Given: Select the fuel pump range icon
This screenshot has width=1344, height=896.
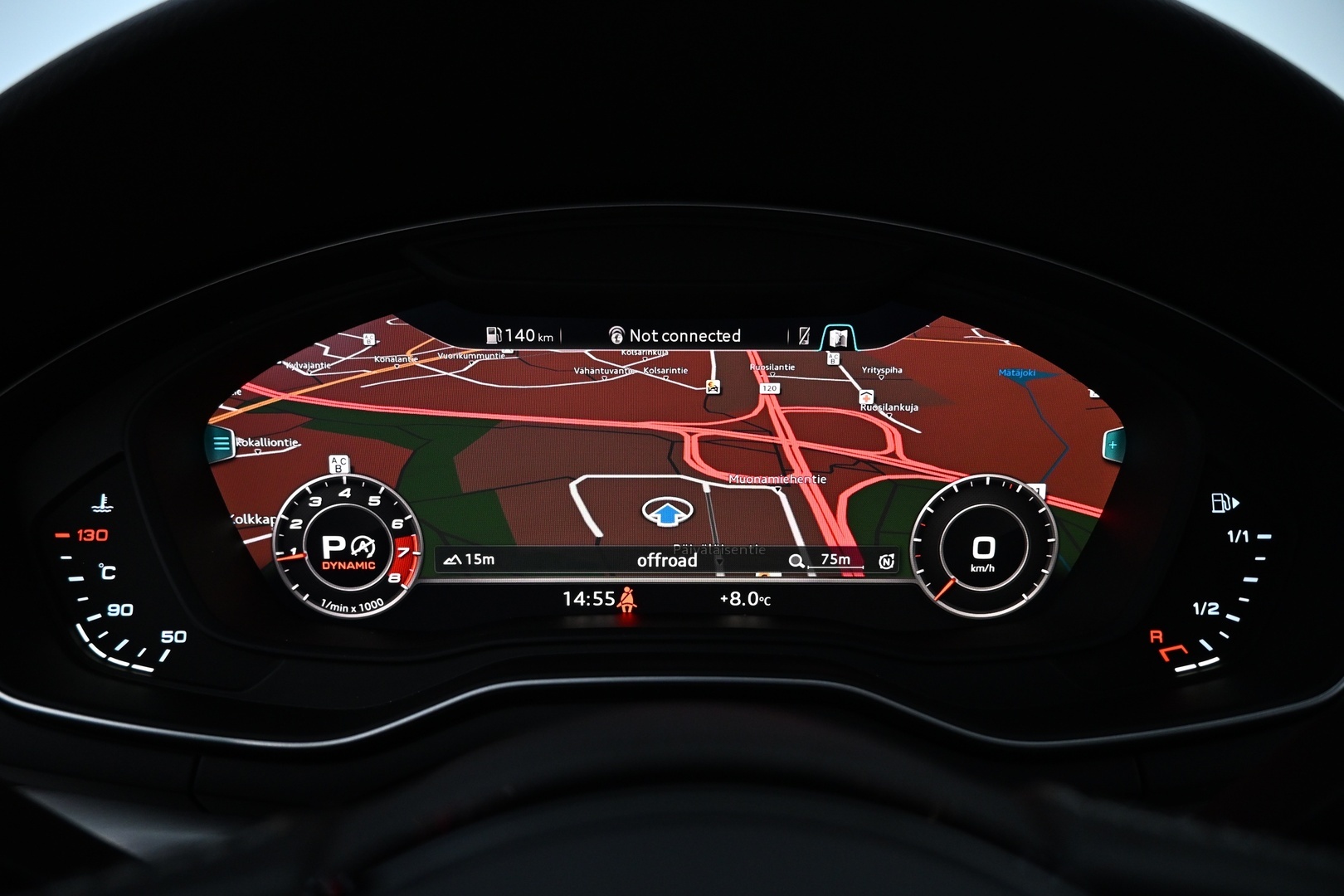Looking at the screenshot, I should [x=495, y=336].
